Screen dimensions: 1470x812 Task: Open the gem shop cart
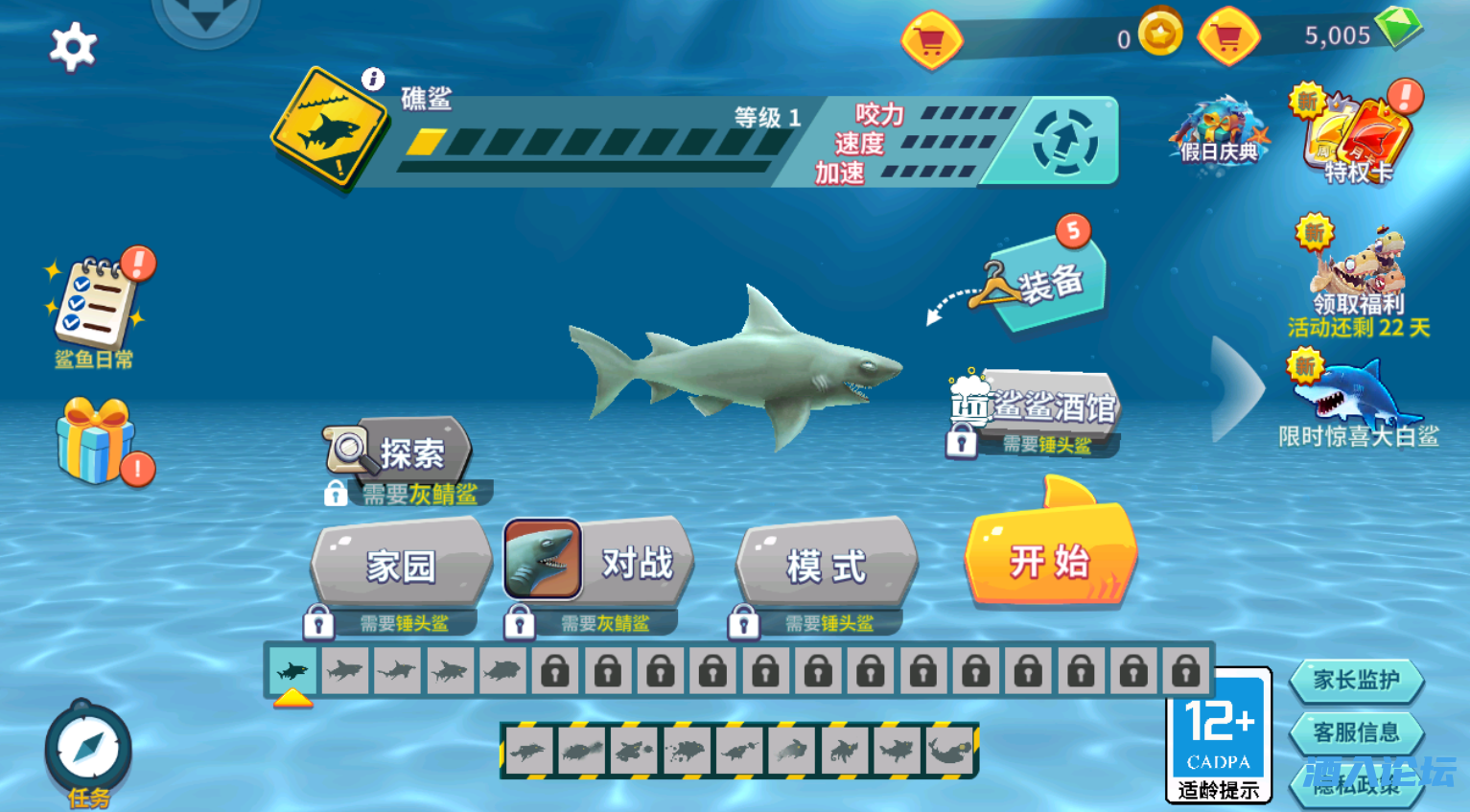(1228, 38)
